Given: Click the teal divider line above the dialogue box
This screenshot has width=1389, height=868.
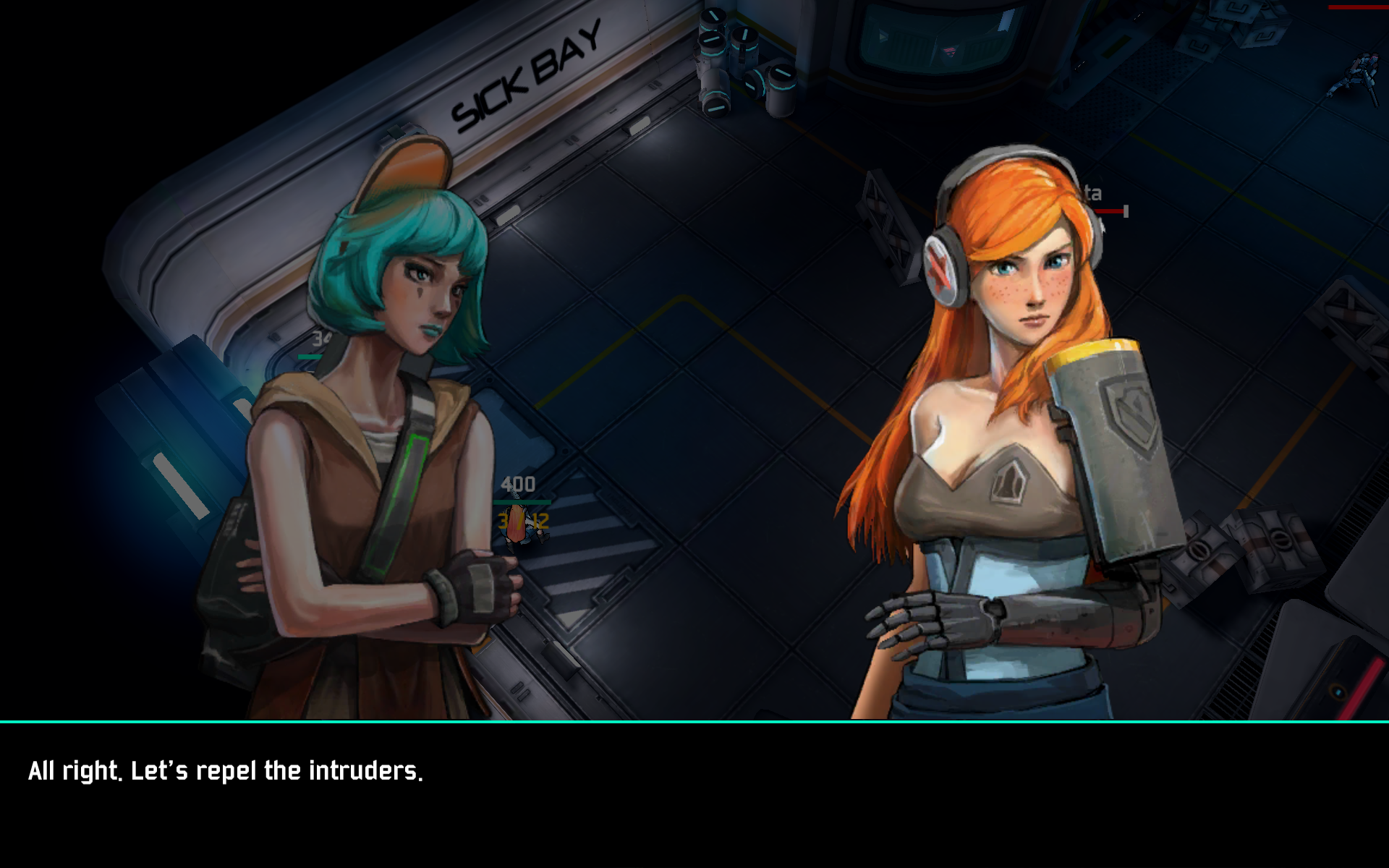Looking at the screenshot, I should tap(694, 720).
